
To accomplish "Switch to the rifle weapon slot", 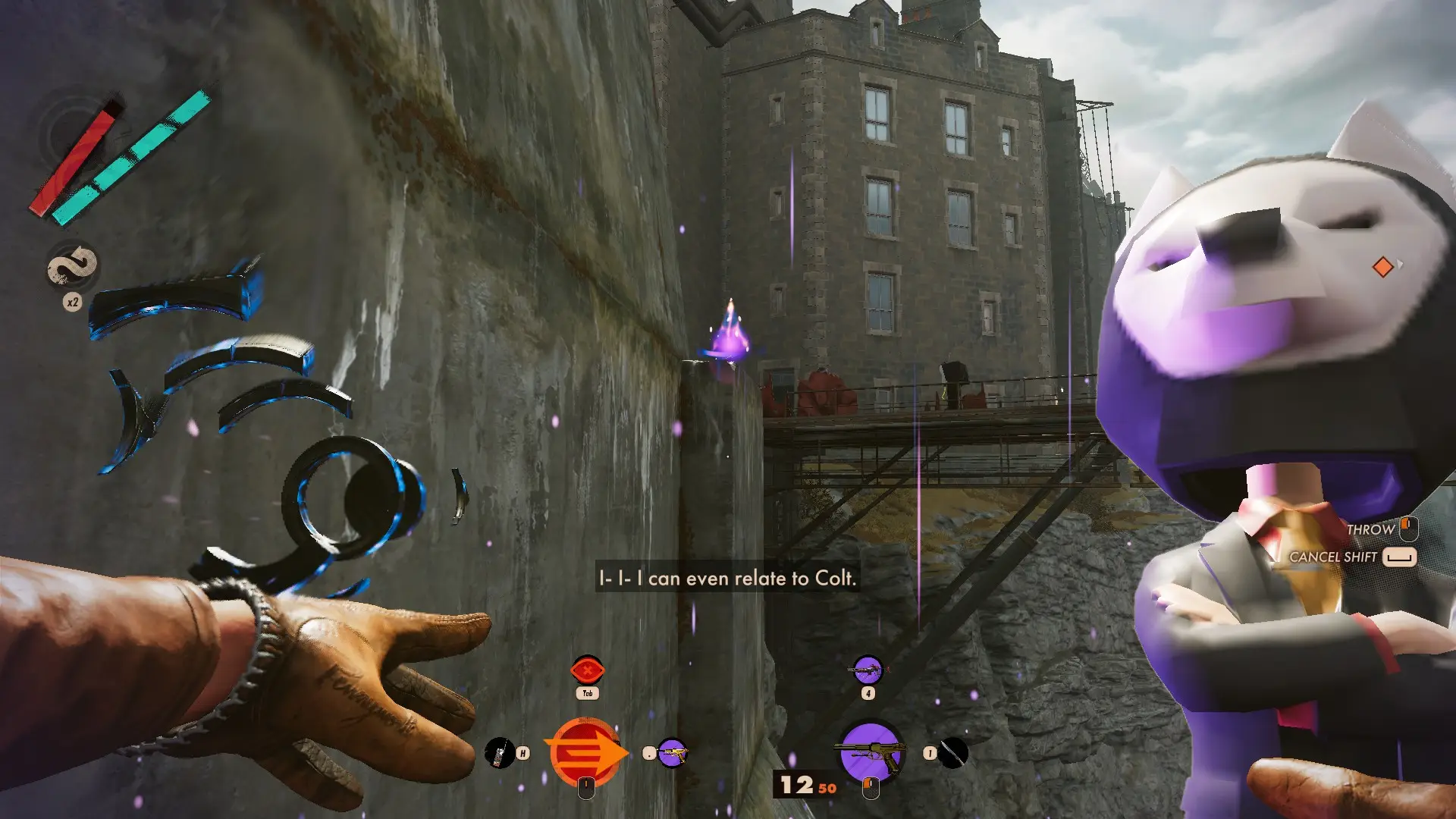I will coord(868,670).
